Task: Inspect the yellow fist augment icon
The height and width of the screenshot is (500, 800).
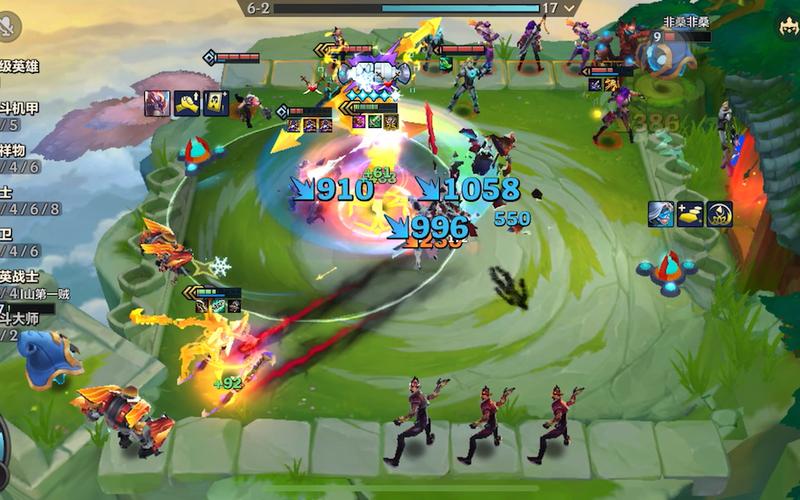Action: click(187, 102)
